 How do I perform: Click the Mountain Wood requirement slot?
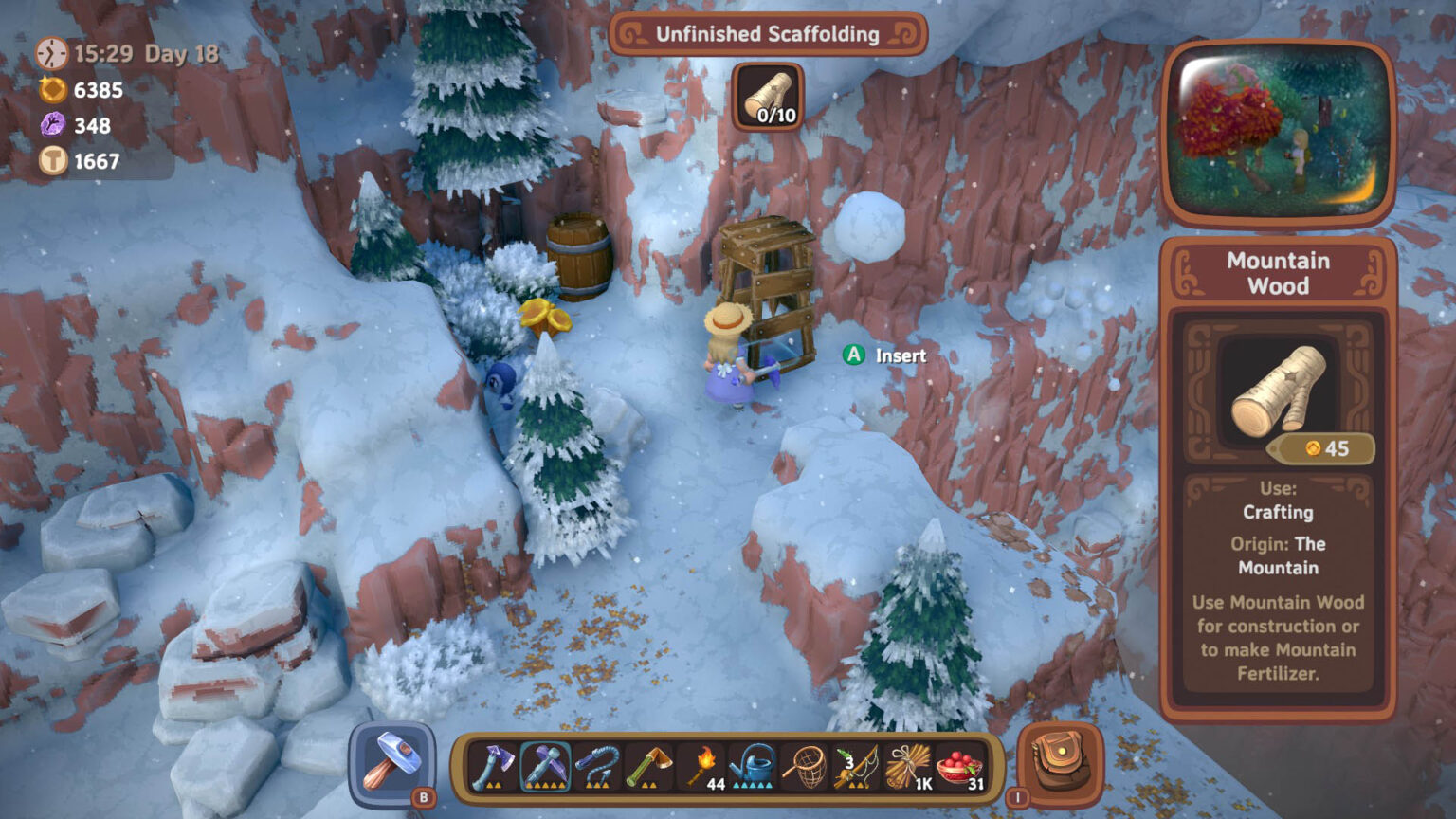769,98
